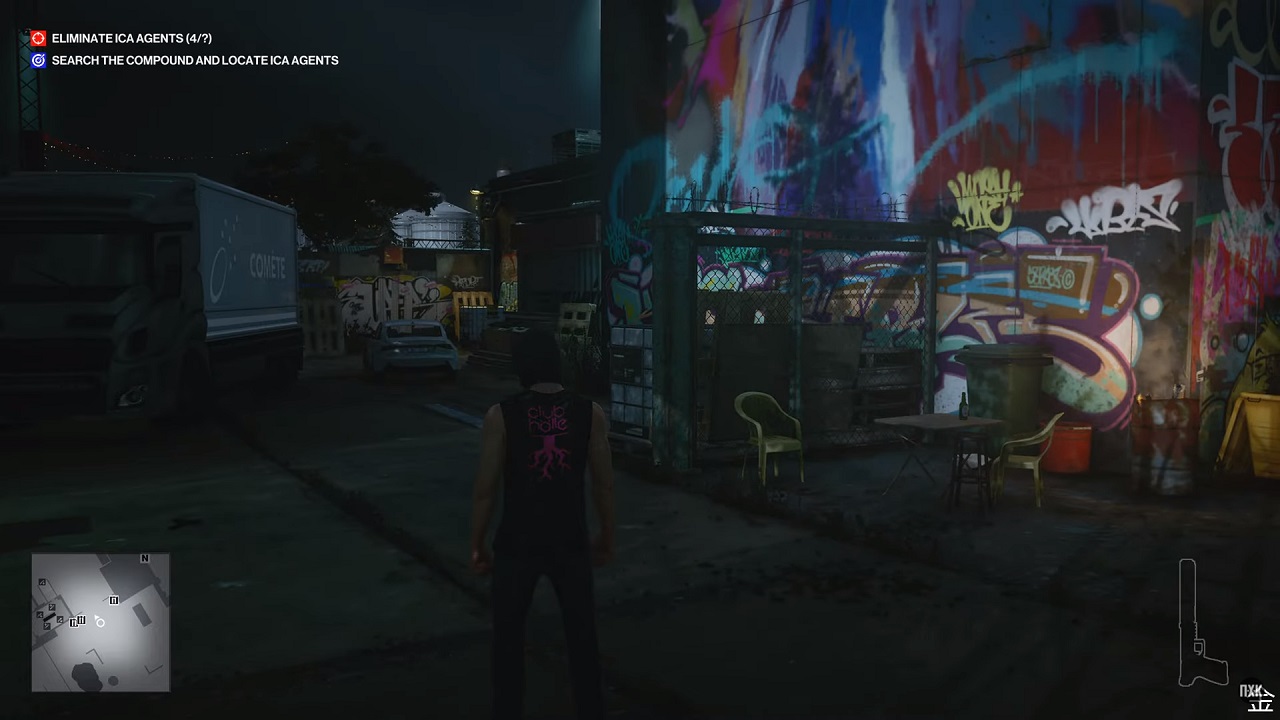Open the minimap
This screenshot has width=1280, height=720.
click(x=100, y=622)
